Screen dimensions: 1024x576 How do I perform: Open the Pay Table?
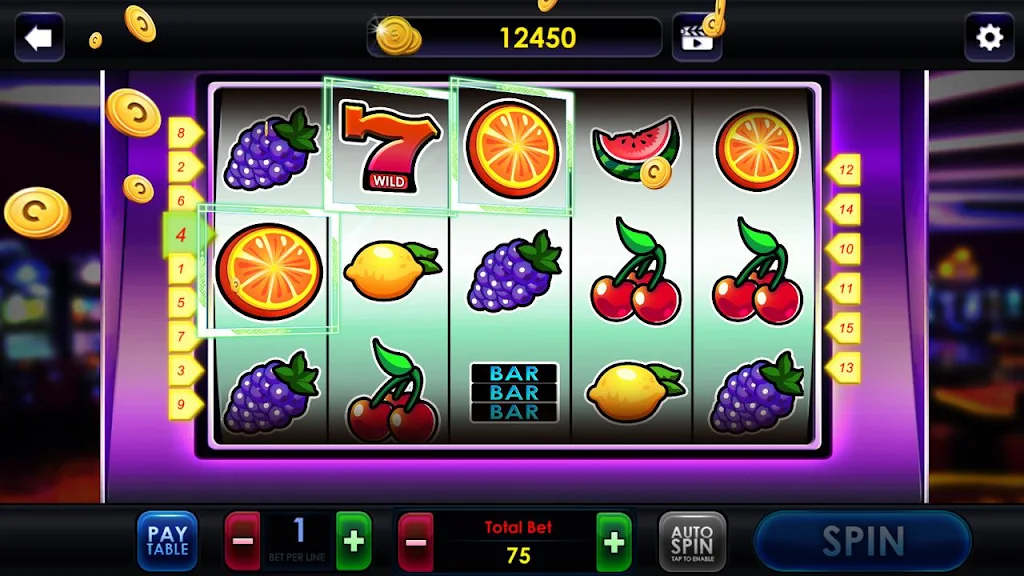pos(167,541)
